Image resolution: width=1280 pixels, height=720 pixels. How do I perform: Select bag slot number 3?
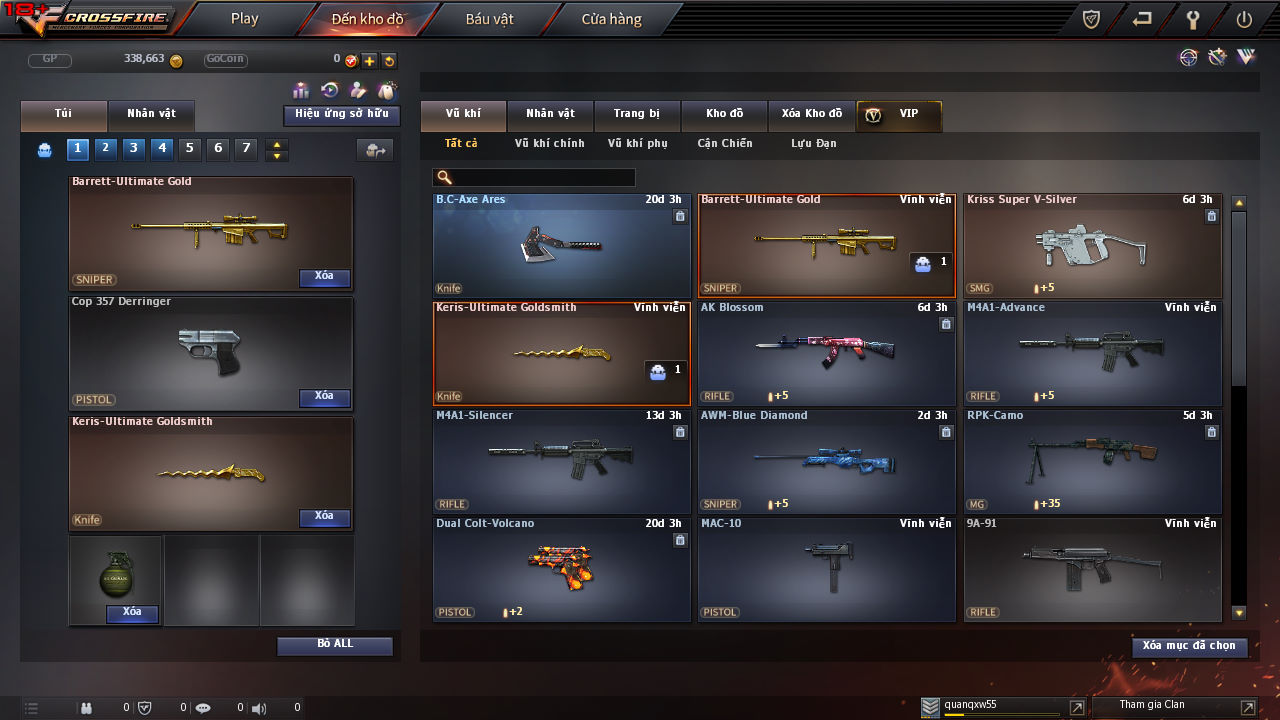[134, 149]
